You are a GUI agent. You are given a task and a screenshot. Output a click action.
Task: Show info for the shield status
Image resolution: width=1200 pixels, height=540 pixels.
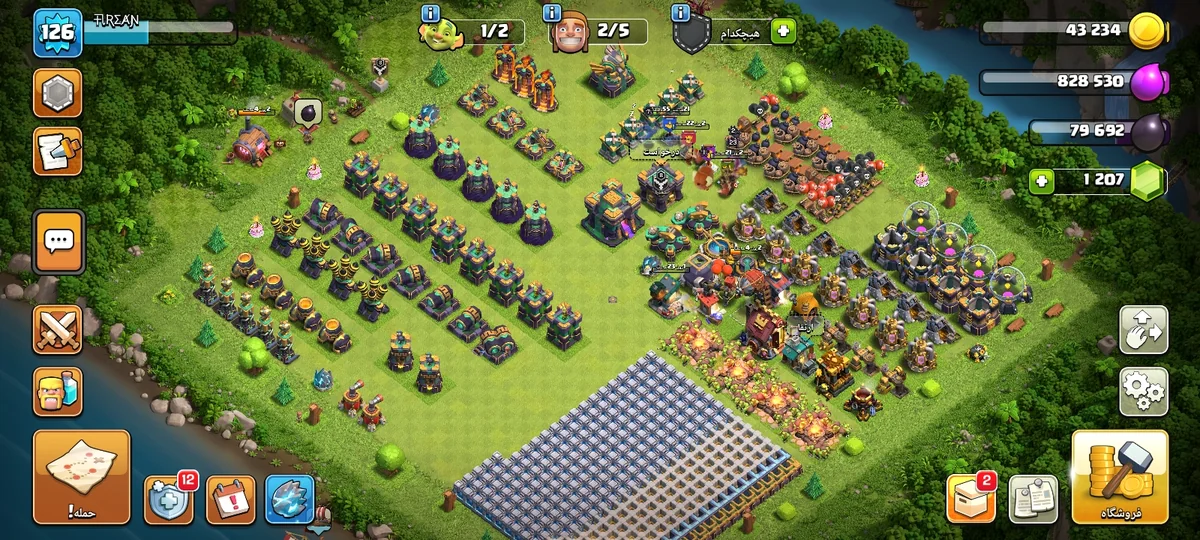[x=681, y=13]
